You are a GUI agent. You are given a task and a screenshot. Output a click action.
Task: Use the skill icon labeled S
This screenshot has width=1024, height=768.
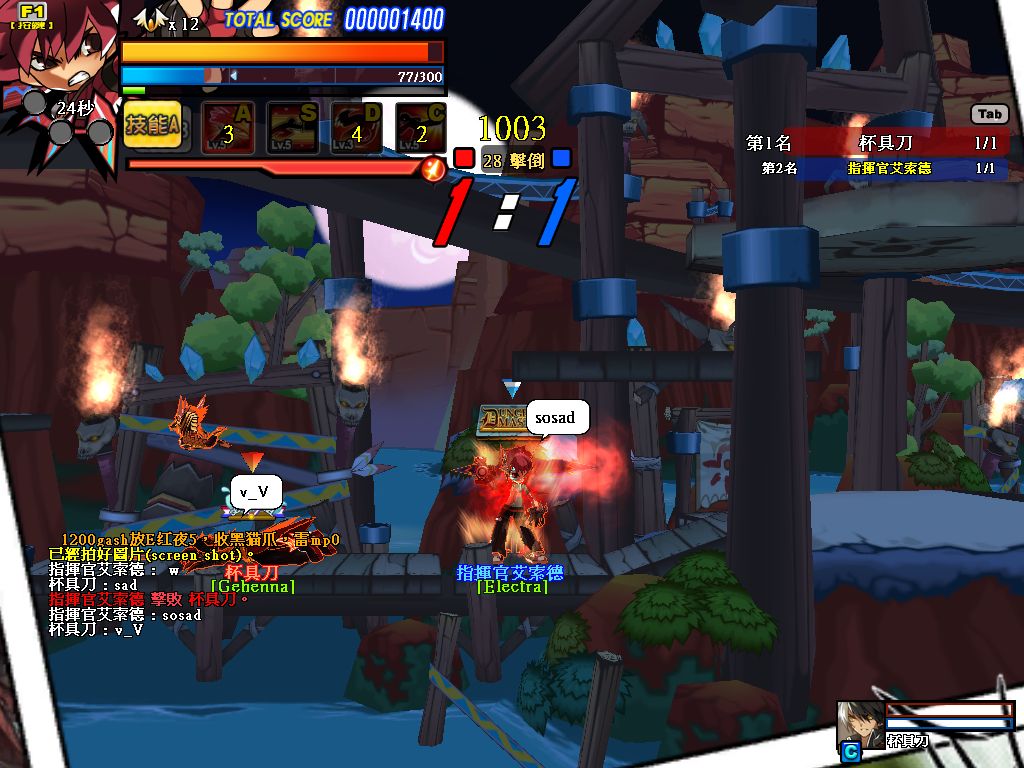click(292, 128)
